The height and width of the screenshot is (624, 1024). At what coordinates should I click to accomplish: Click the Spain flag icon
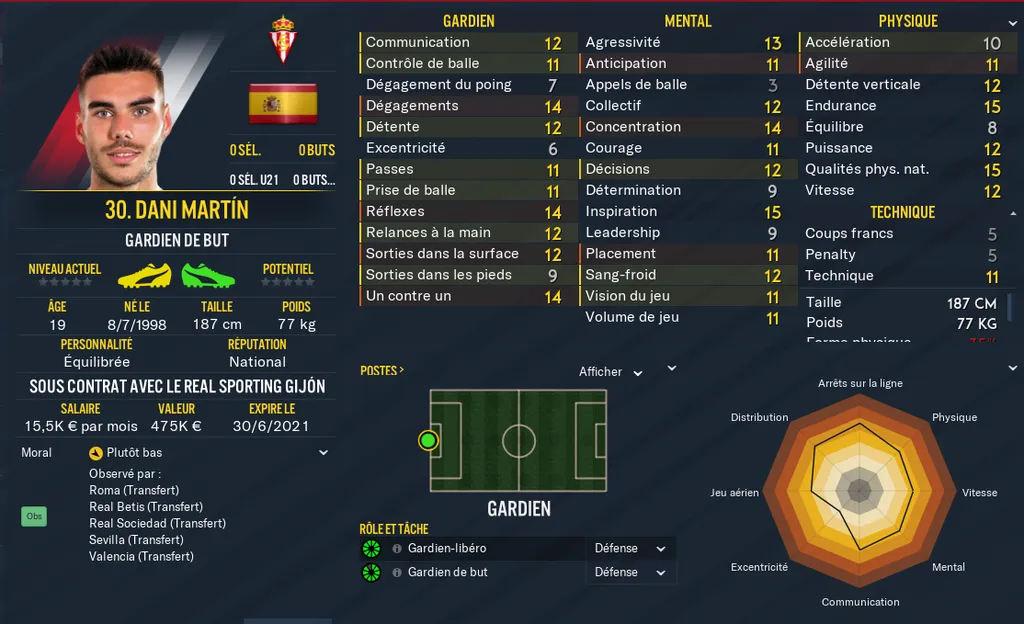click(x=283, y=103)
